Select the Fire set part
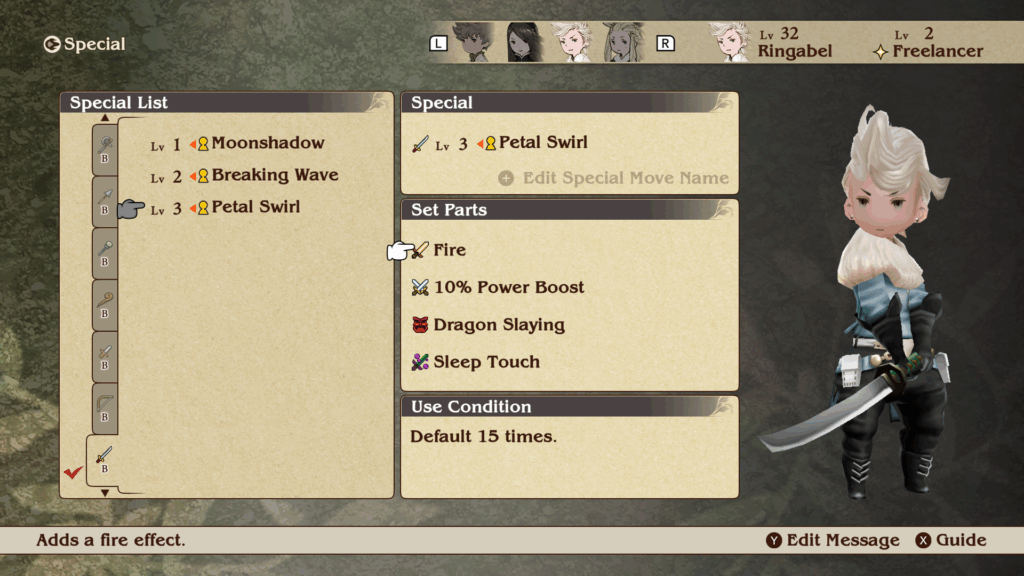Image resolution: width=1024 pixels, height=576 pixels. [x=449, y=250]
